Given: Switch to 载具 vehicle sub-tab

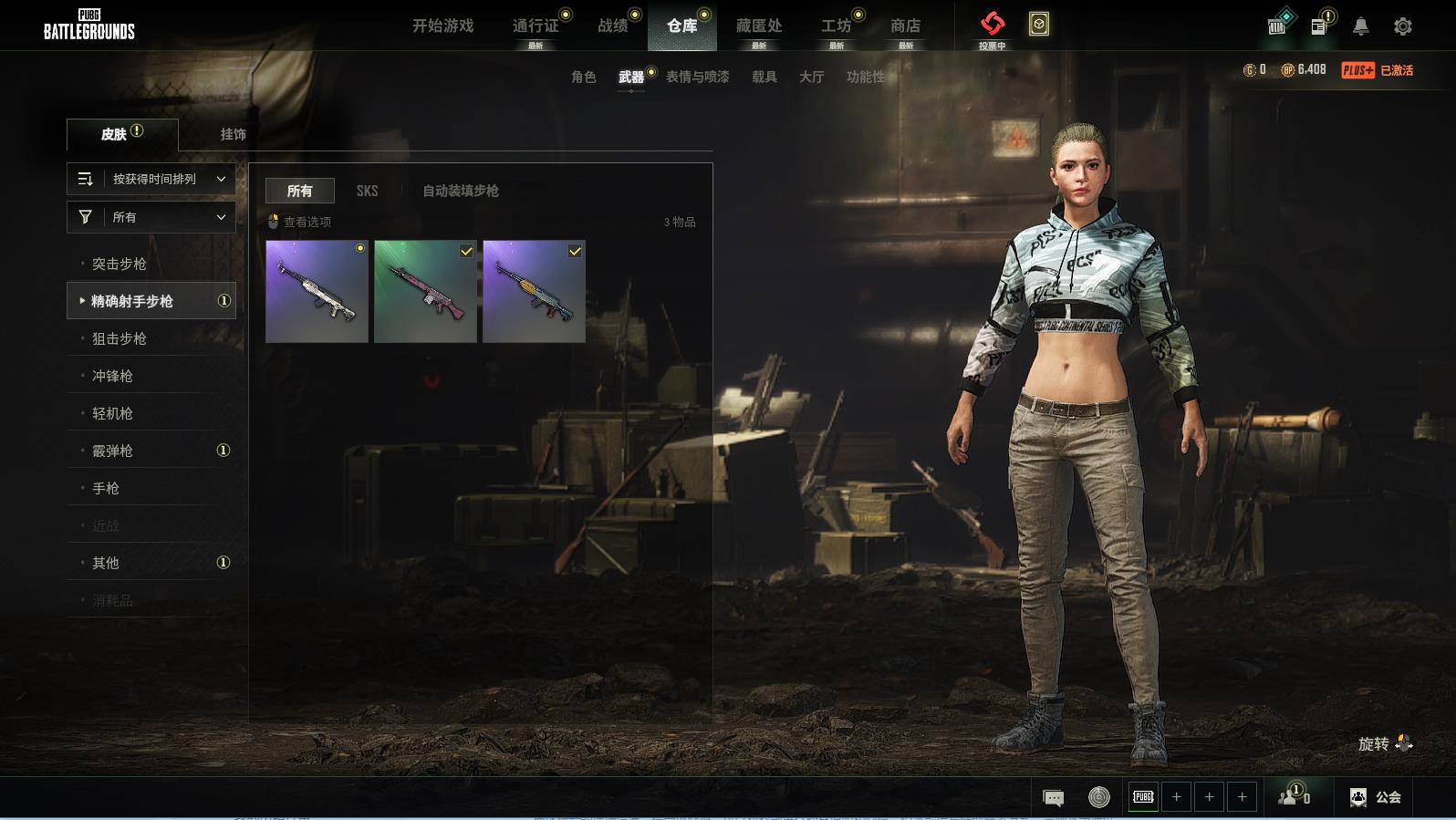Looking at the screenshot, I should point(764,77).
